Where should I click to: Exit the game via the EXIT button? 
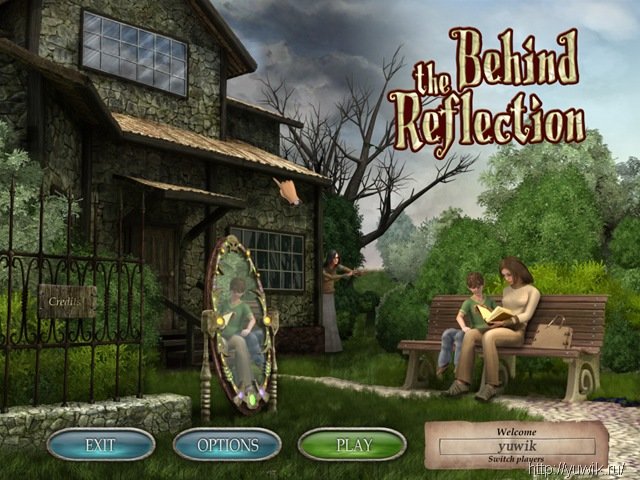coord(100,444)
